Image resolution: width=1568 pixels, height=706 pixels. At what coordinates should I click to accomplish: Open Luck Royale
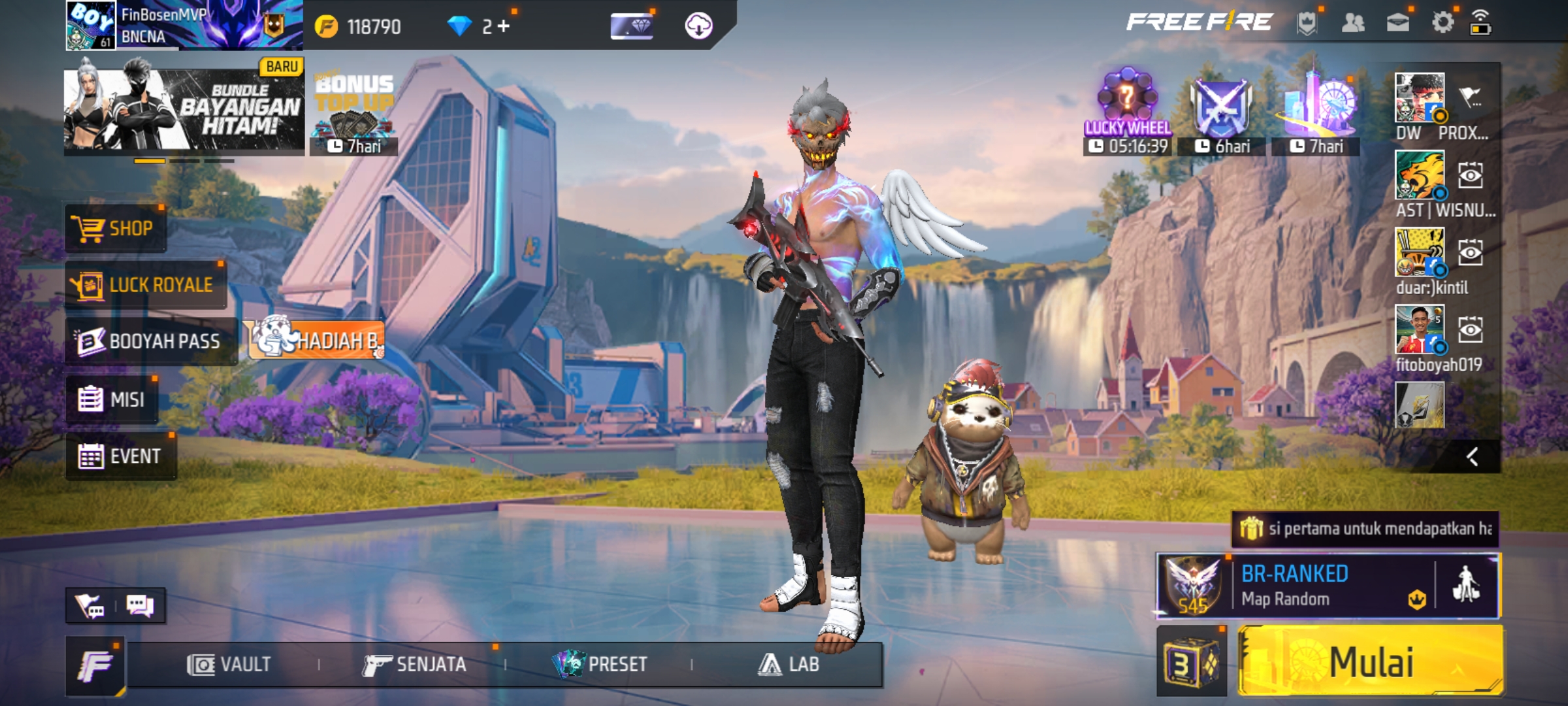145,285
